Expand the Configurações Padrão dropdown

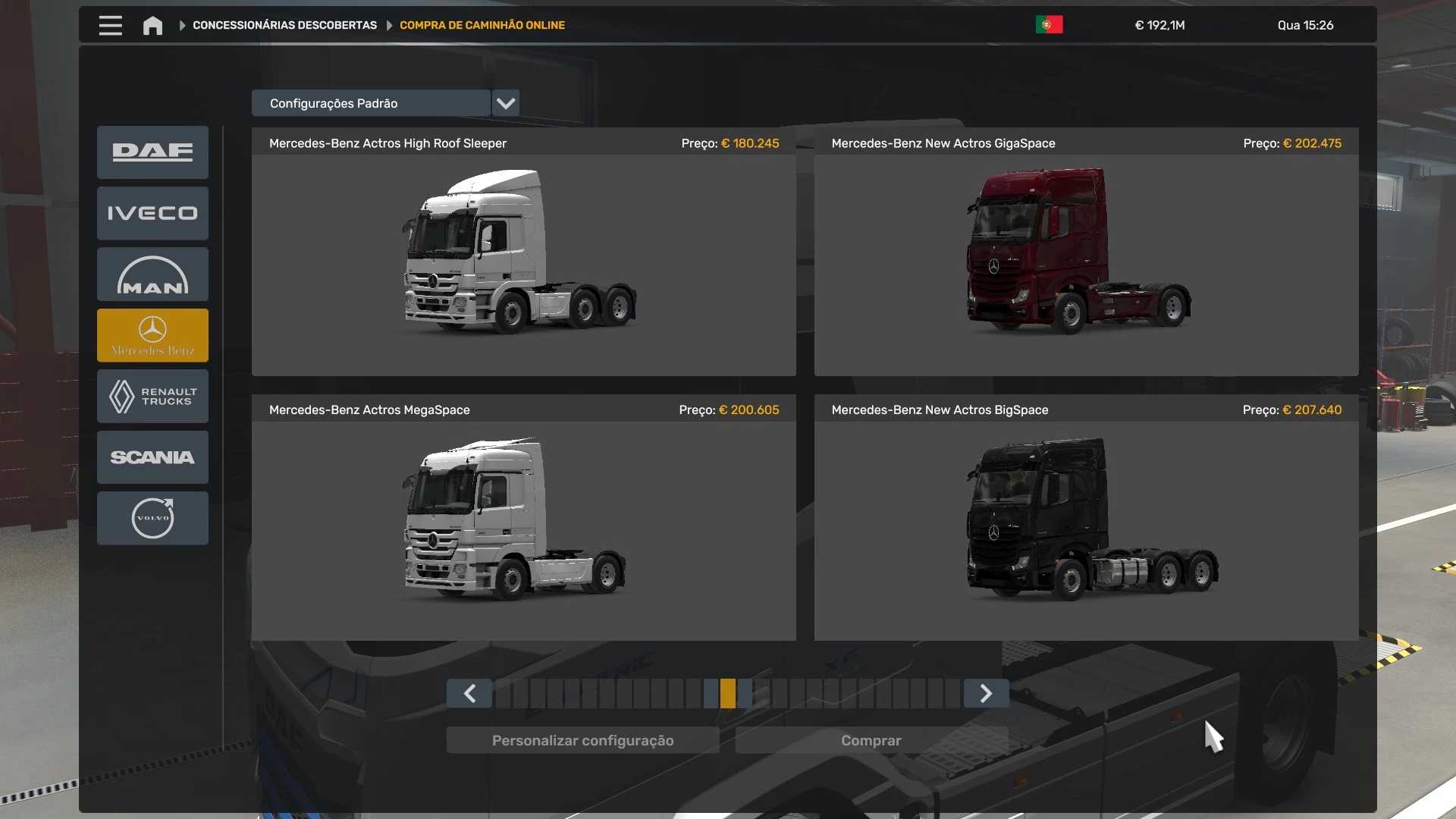(x=506, y=103)
